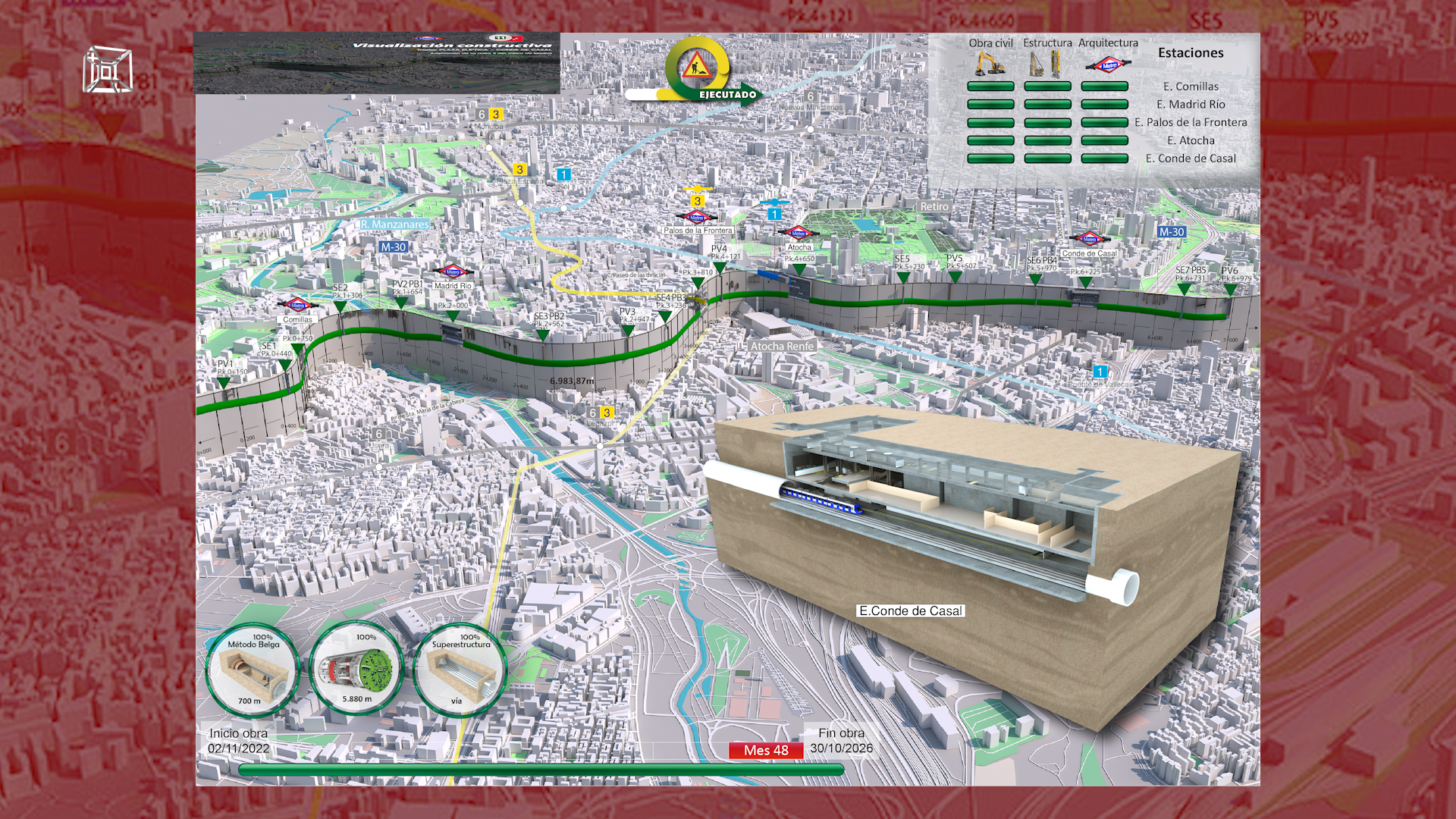Screen dimensions: 1456x819
Task: Click the Ejecutado warning sign indicator
Action: (x=697, y=69)
